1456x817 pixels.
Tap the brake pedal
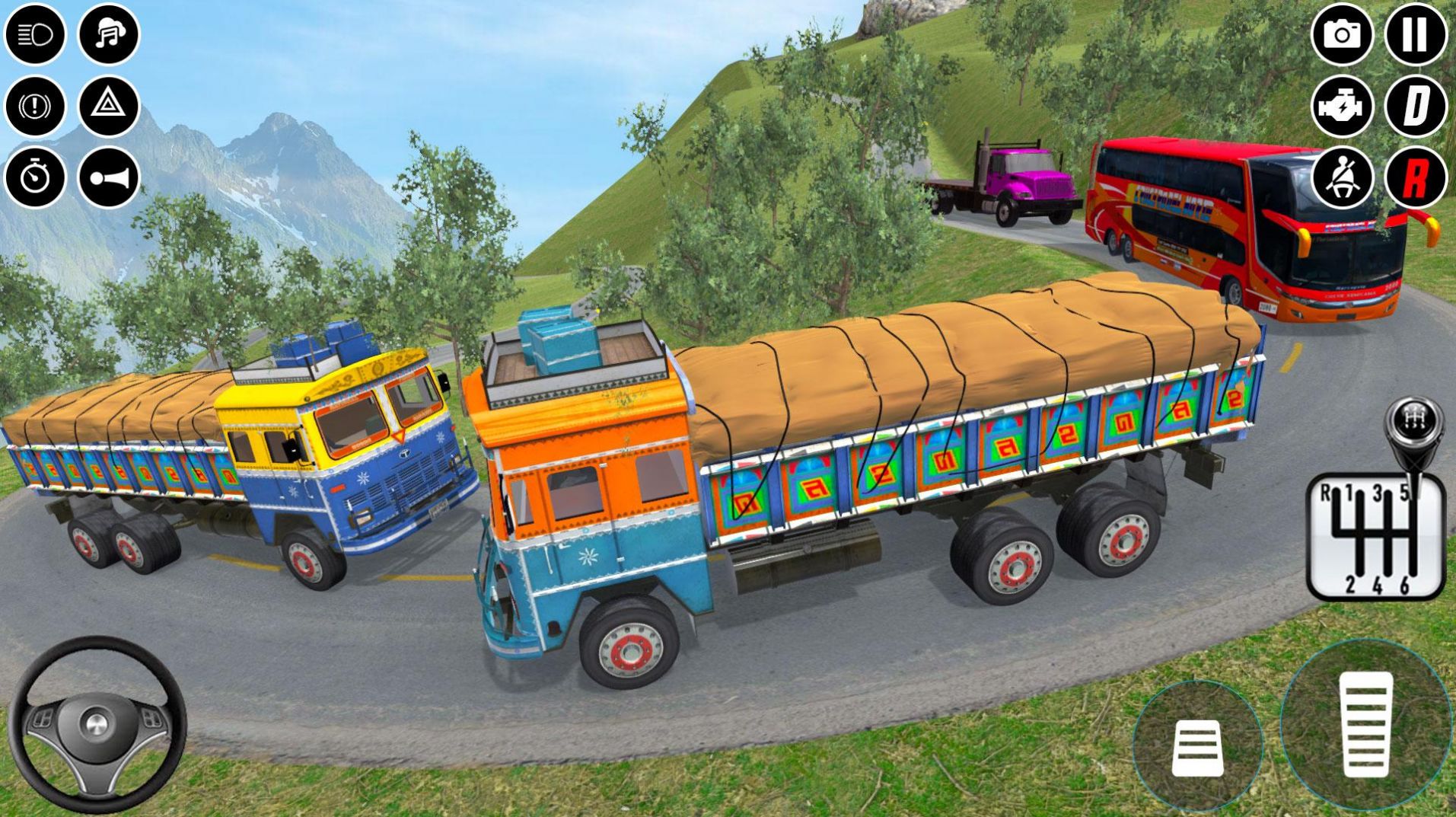(1197, 746)
